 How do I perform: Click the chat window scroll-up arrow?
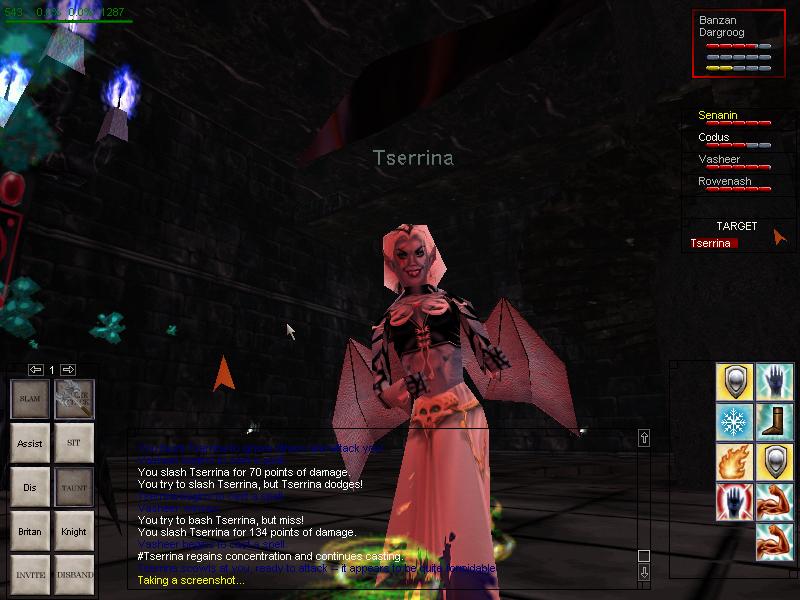644,438
